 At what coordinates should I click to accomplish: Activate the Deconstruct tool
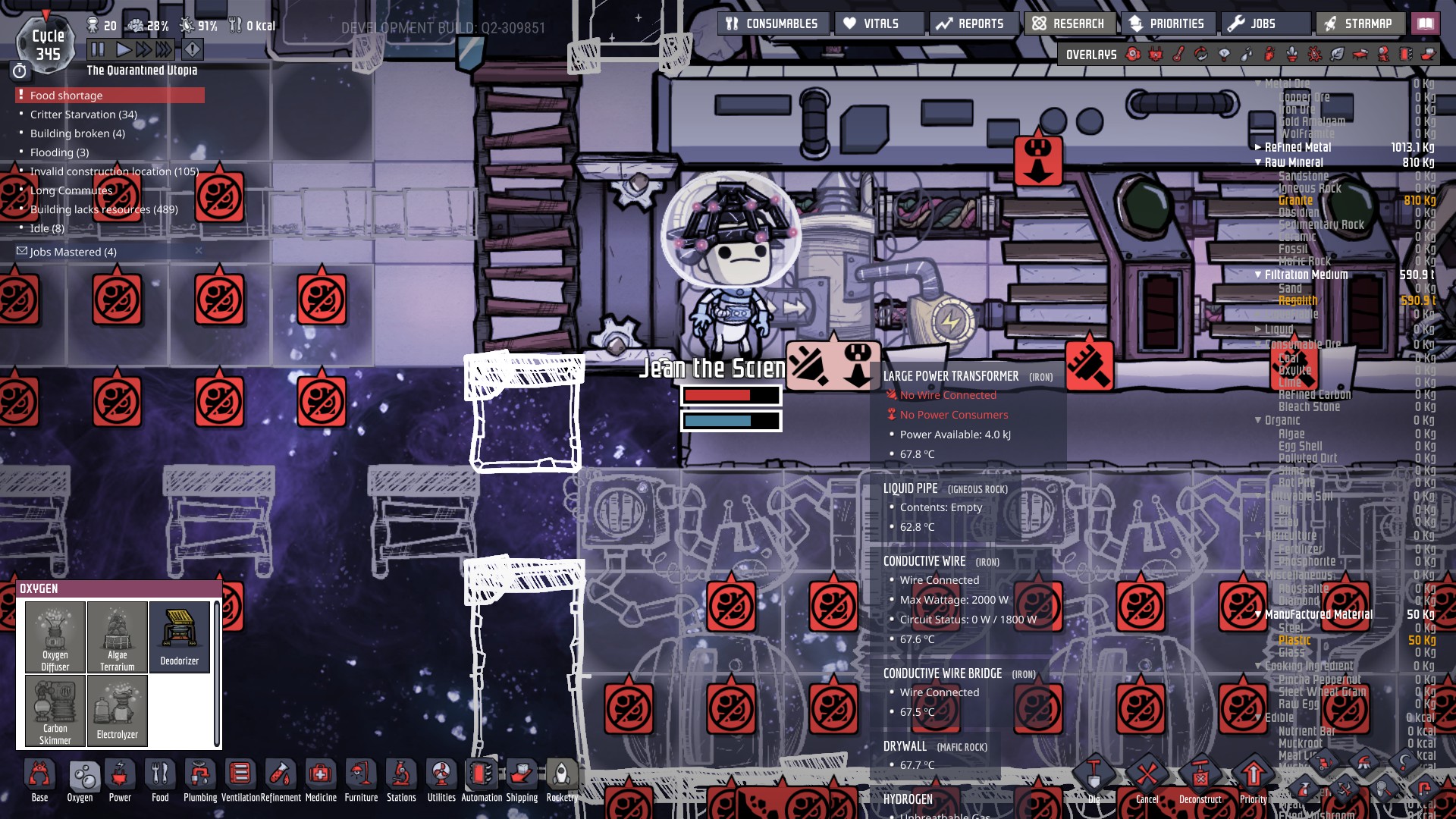pyautogui.click(x=1200, y=783)
